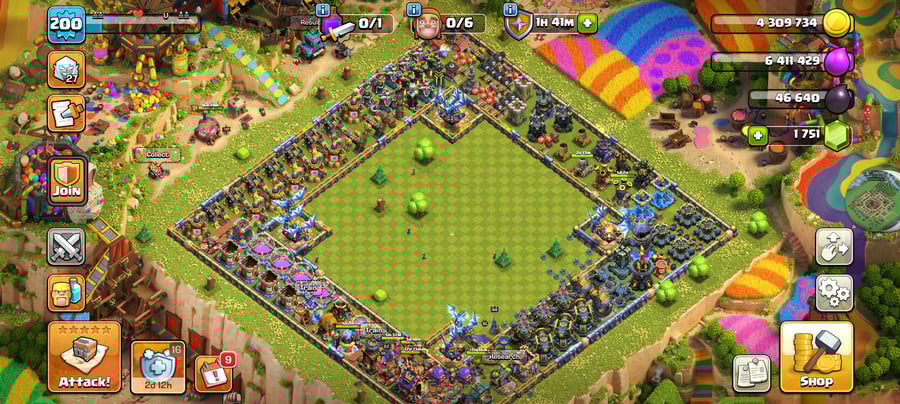Open the player profile level 200 badge
900x404 pixels.
66,24
